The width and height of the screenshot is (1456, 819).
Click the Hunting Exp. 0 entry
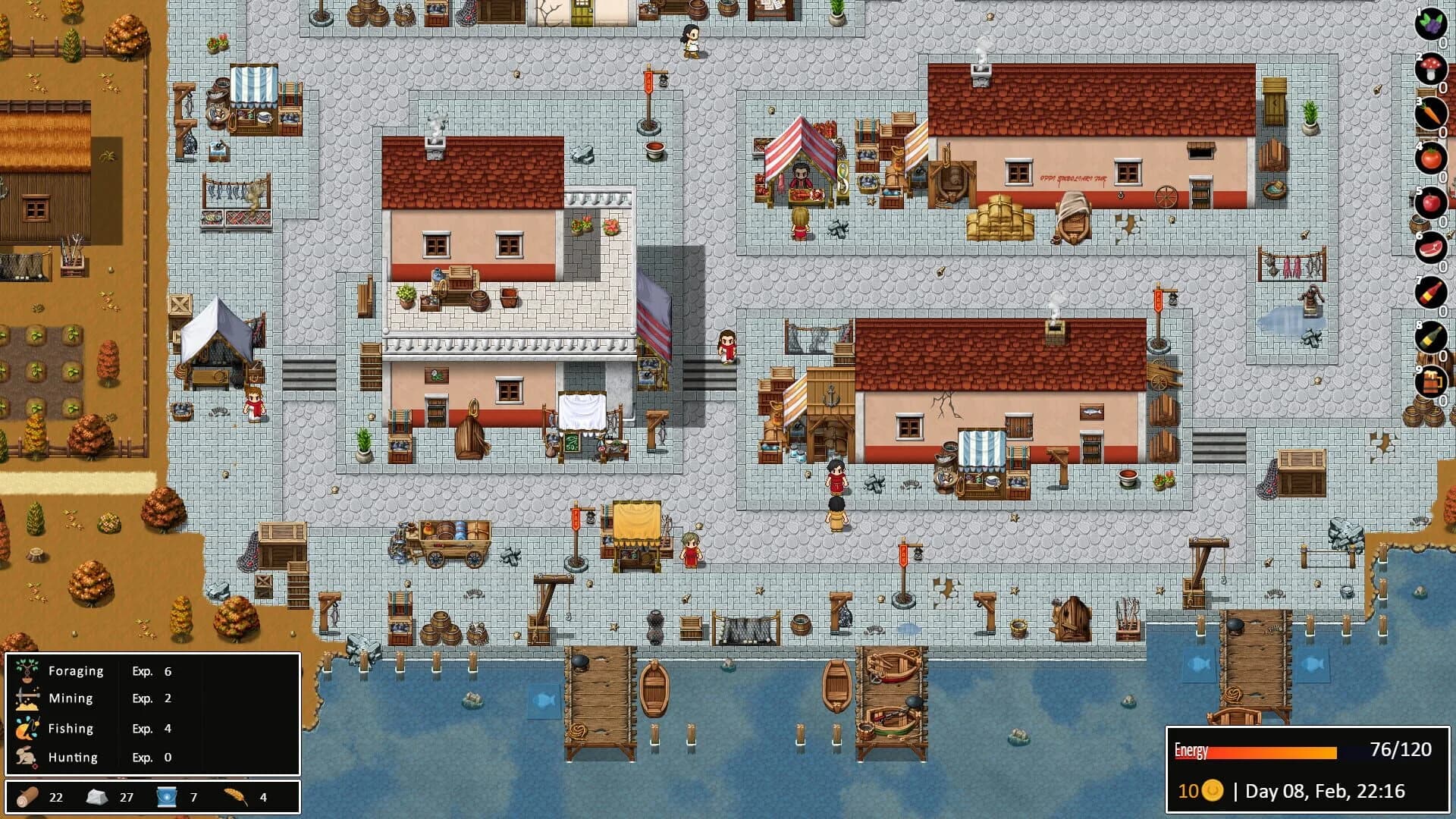149,757
